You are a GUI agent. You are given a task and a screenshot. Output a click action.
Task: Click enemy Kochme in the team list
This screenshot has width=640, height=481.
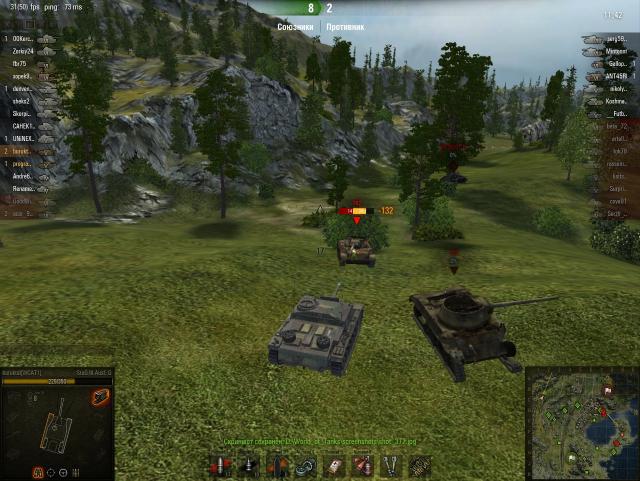pyautogui.click(x=617, y=101)
